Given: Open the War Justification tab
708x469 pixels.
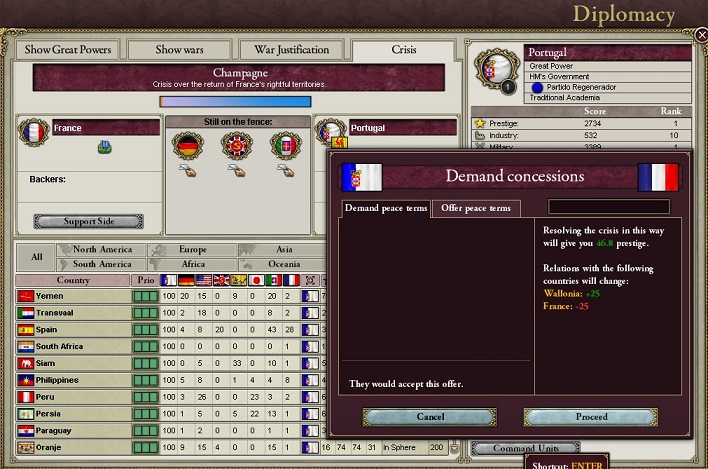Looking at the screenshot, I should point(292,50).
